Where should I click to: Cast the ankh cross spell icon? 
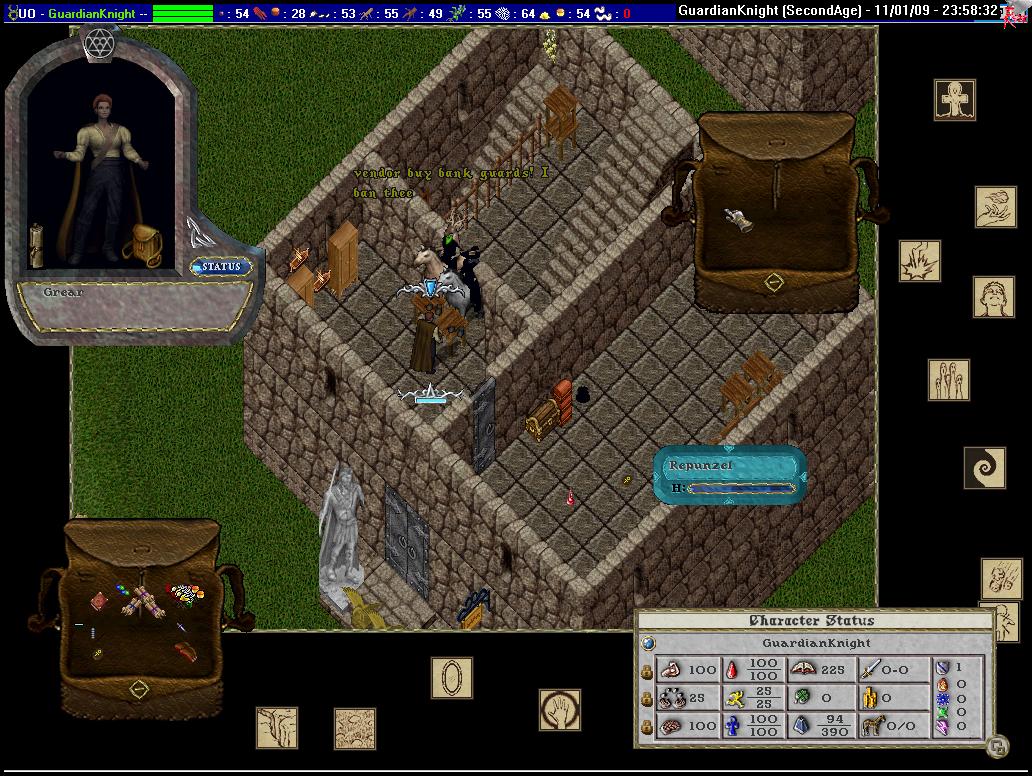coord(954,100)
